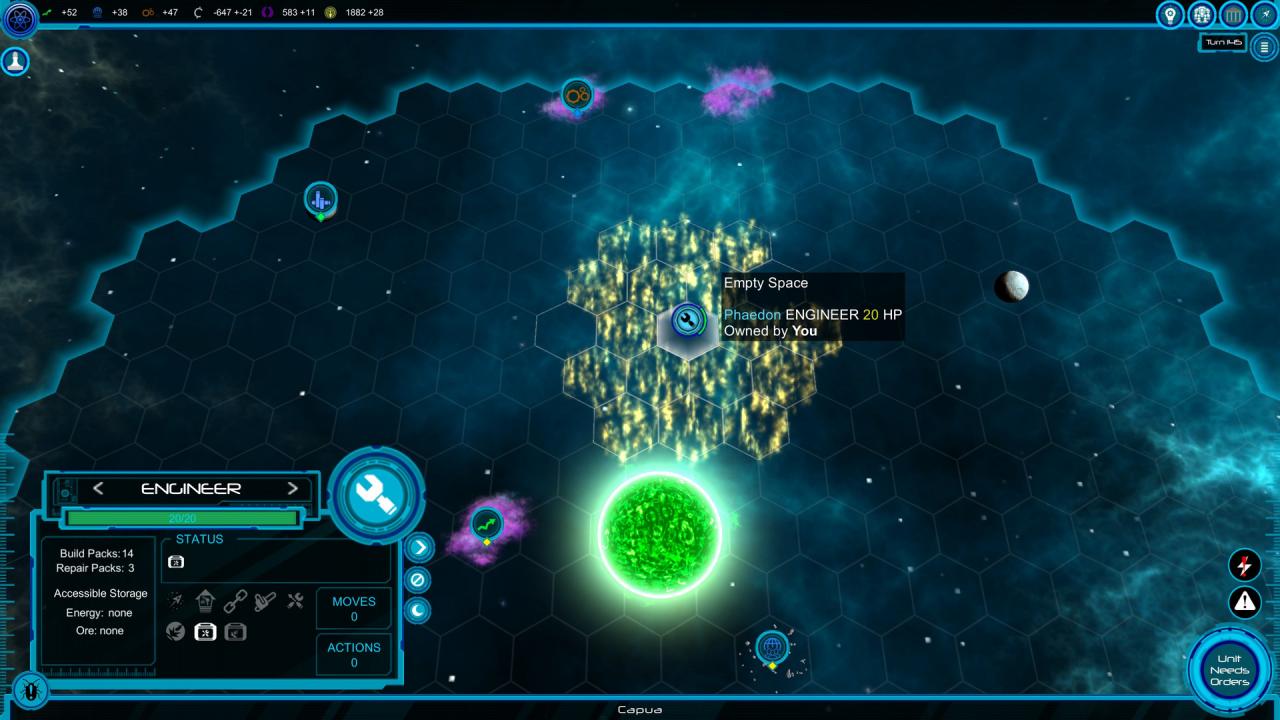This screenshot has width=1280, height=720.
Task: Click the circle-slash cancel orders button
Action: click(x=419, y=579)
